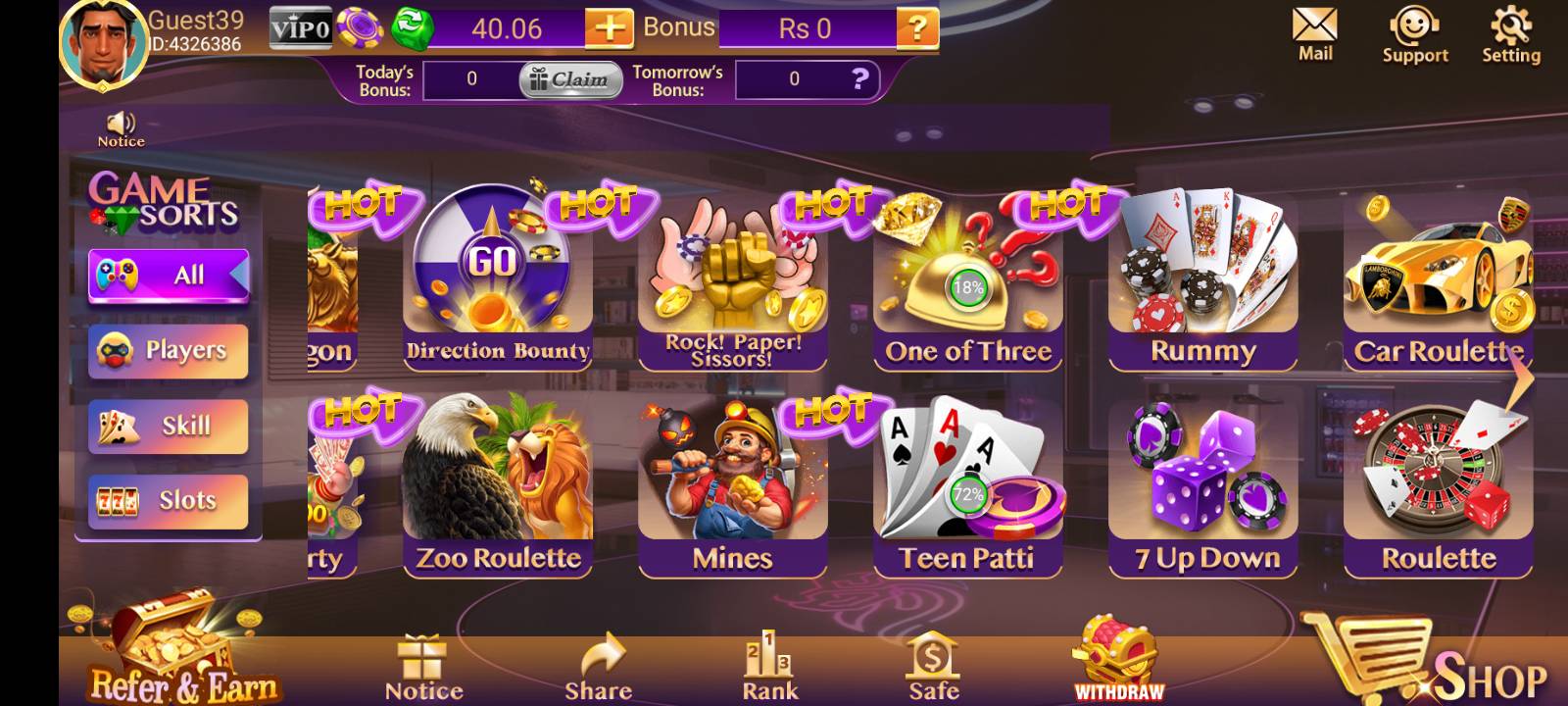
Task: Tap the plus to add coins
Action: 610,28
